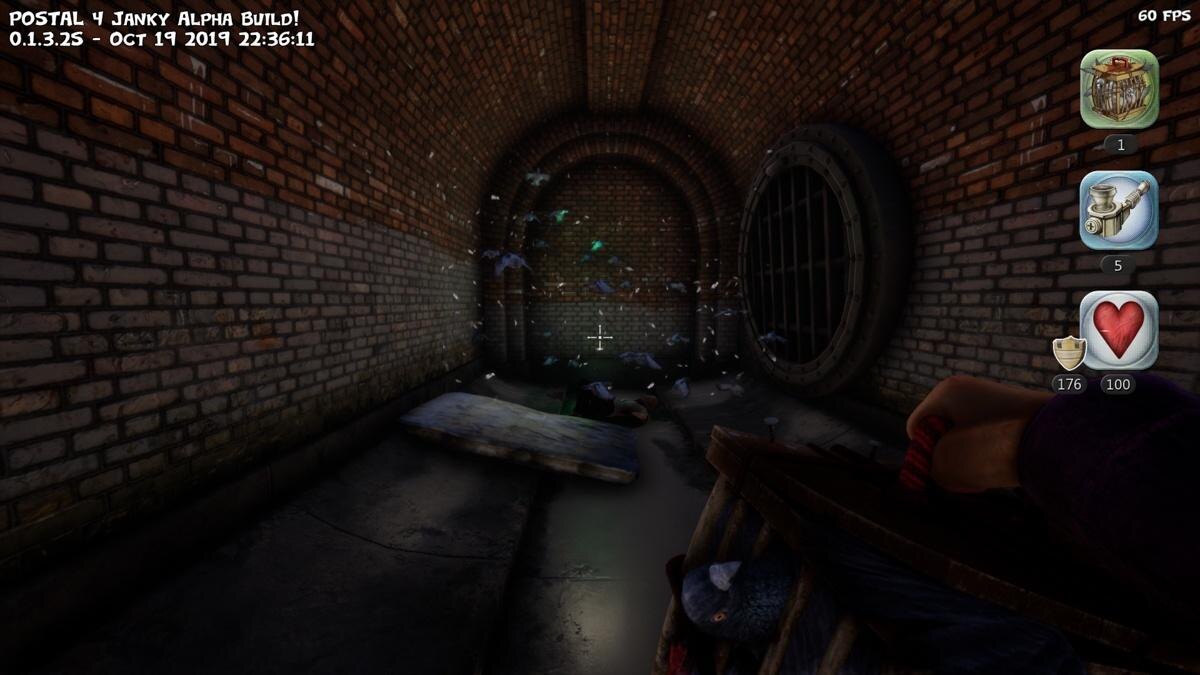The width and height of the screenshot is (1200, 675).
Task: Click the pipe inventory item icon
Action: [1119, 210]
